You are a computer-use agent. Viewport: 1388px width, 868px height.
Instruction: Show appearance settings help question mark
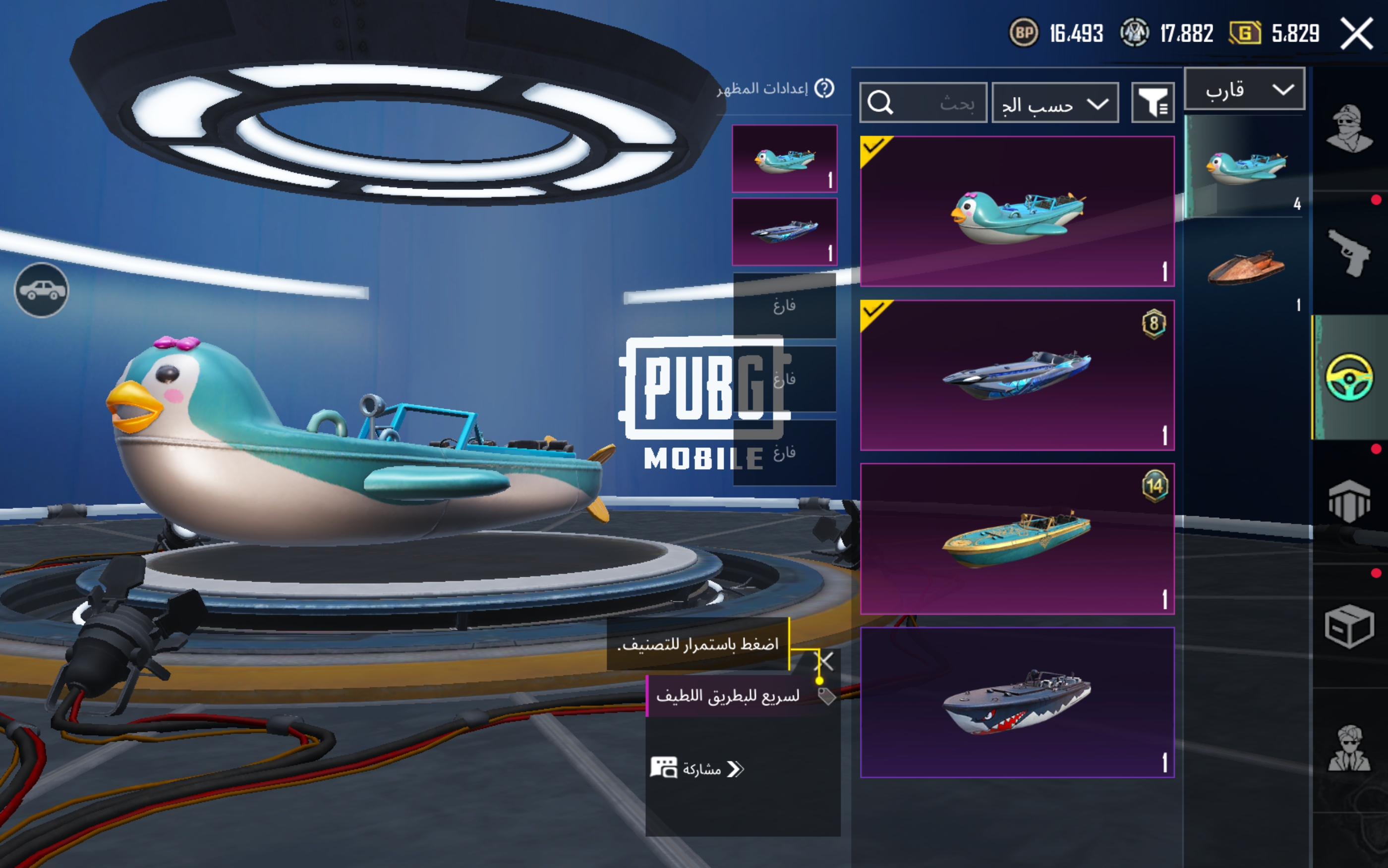click(x=825, y=88)
